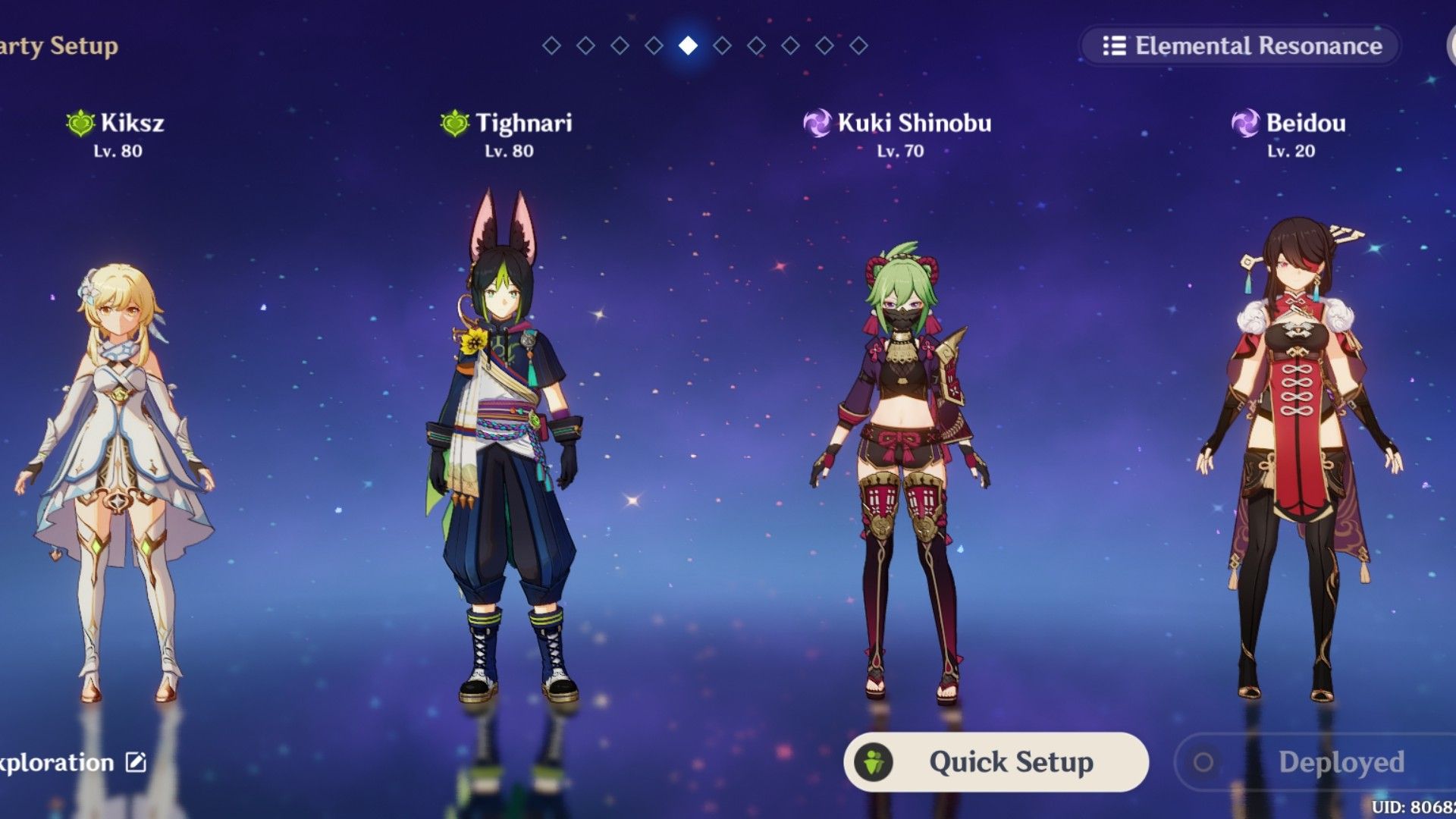Switch to the last party page indicator

pyautogui.click(x=857, y=45)
